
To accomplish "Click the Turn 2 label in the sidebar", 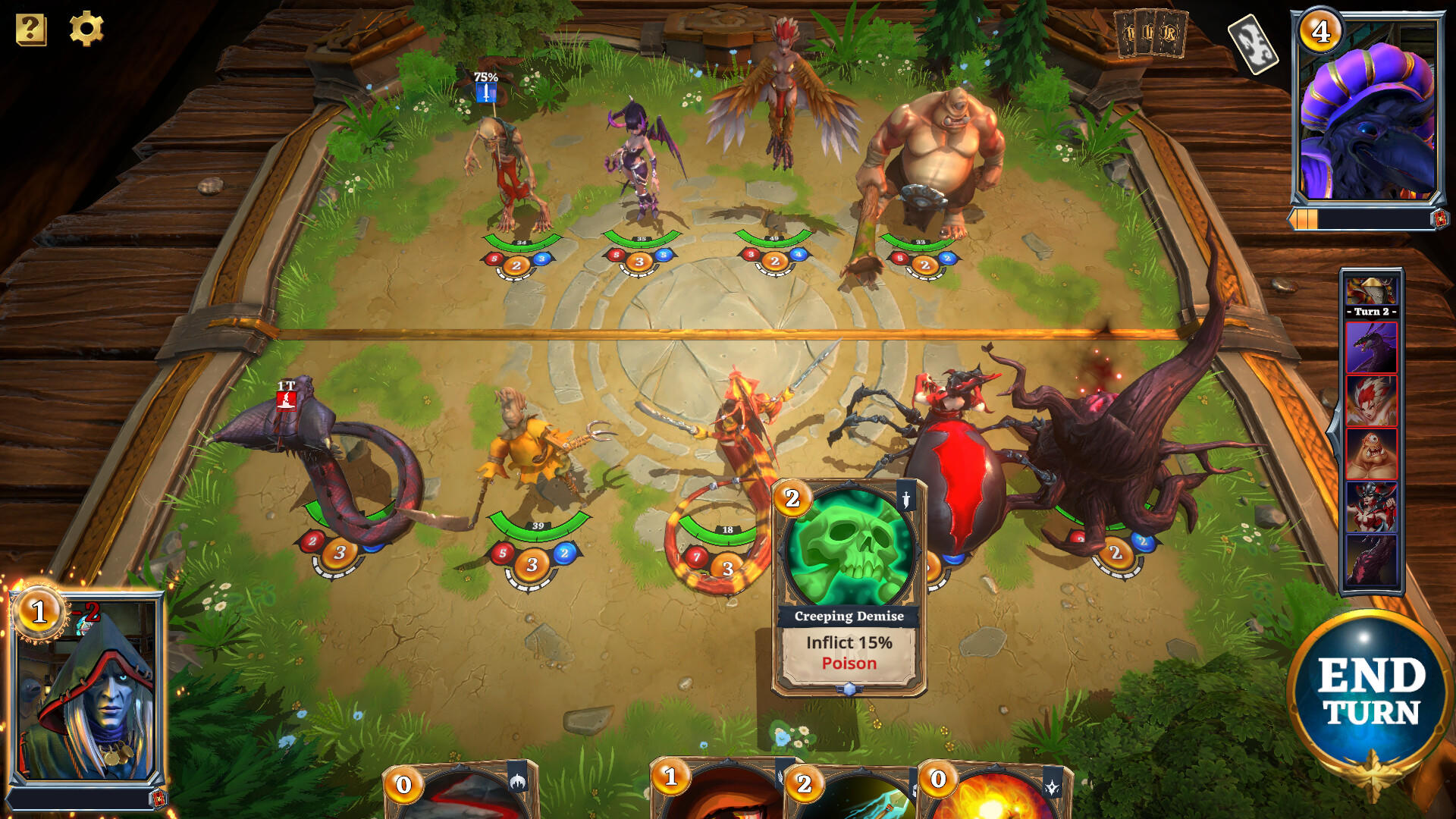I will click(x=1371, y=312).
